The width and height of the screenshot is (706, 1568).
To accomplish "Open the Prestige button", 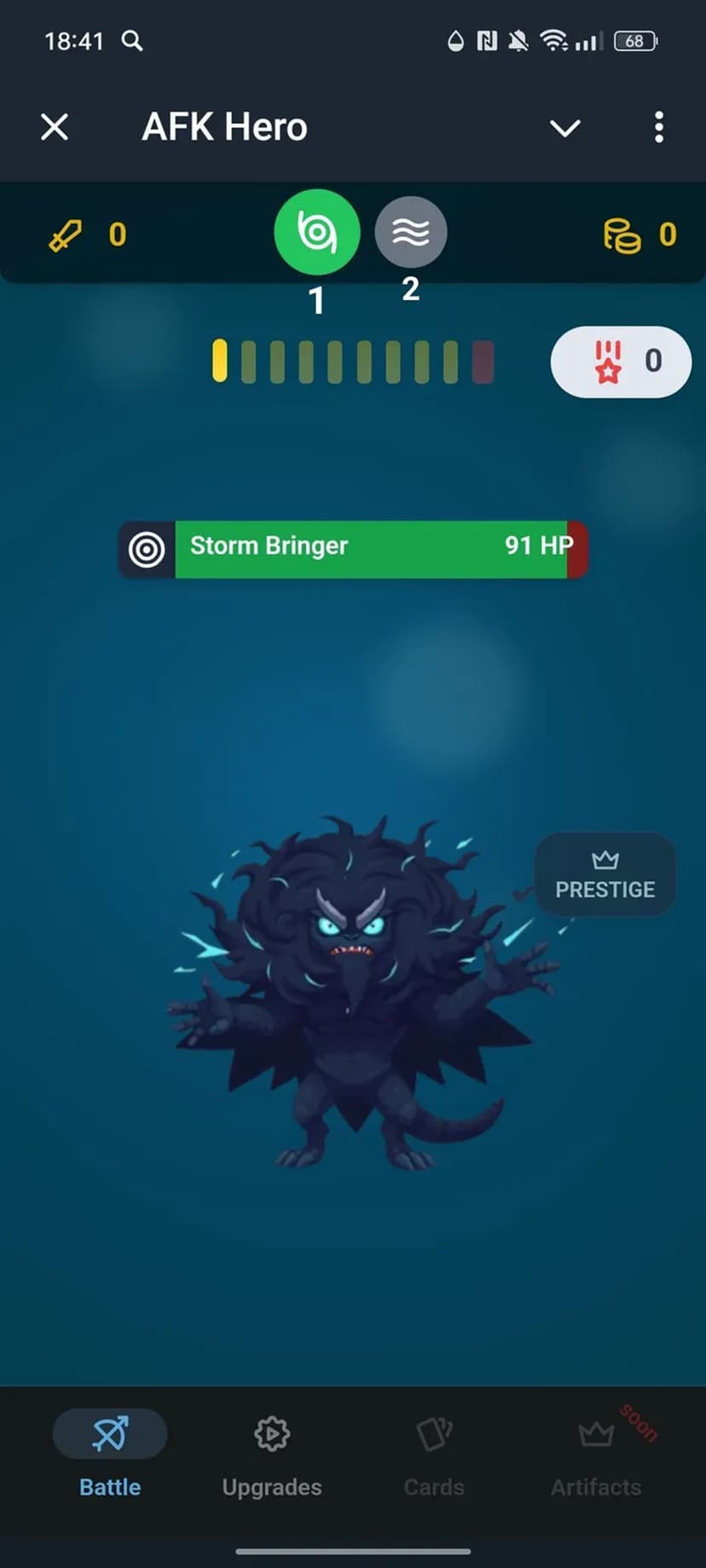I will [605, 875].
